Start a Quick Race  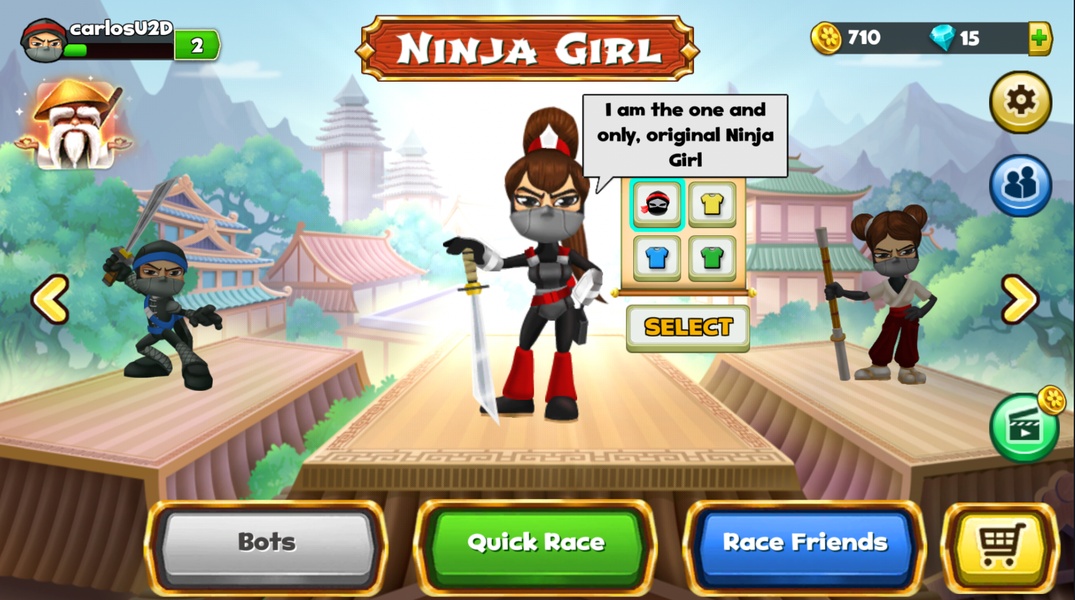click(x=535, y=544)
